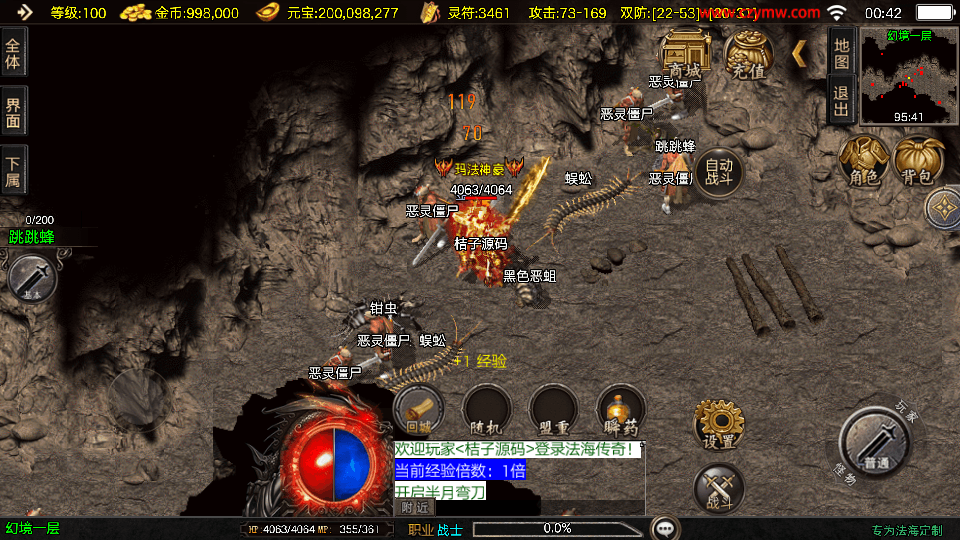Open chat with the speech bubble icon
This screenshot has width=960, height=540.
(664, 528)
